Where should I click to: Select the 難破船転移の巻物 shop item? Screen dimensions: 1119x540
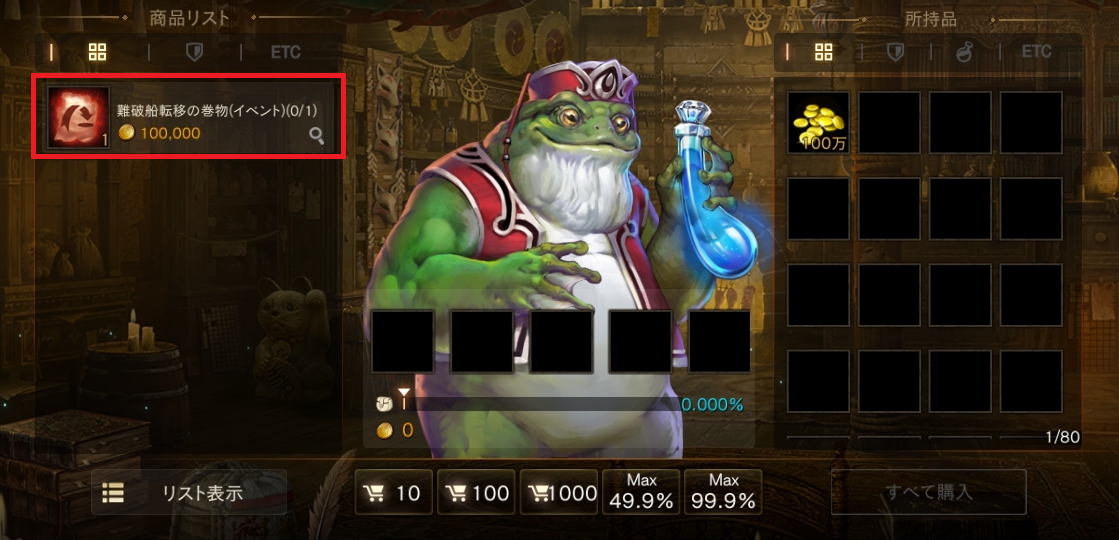(x=189, y=116)
